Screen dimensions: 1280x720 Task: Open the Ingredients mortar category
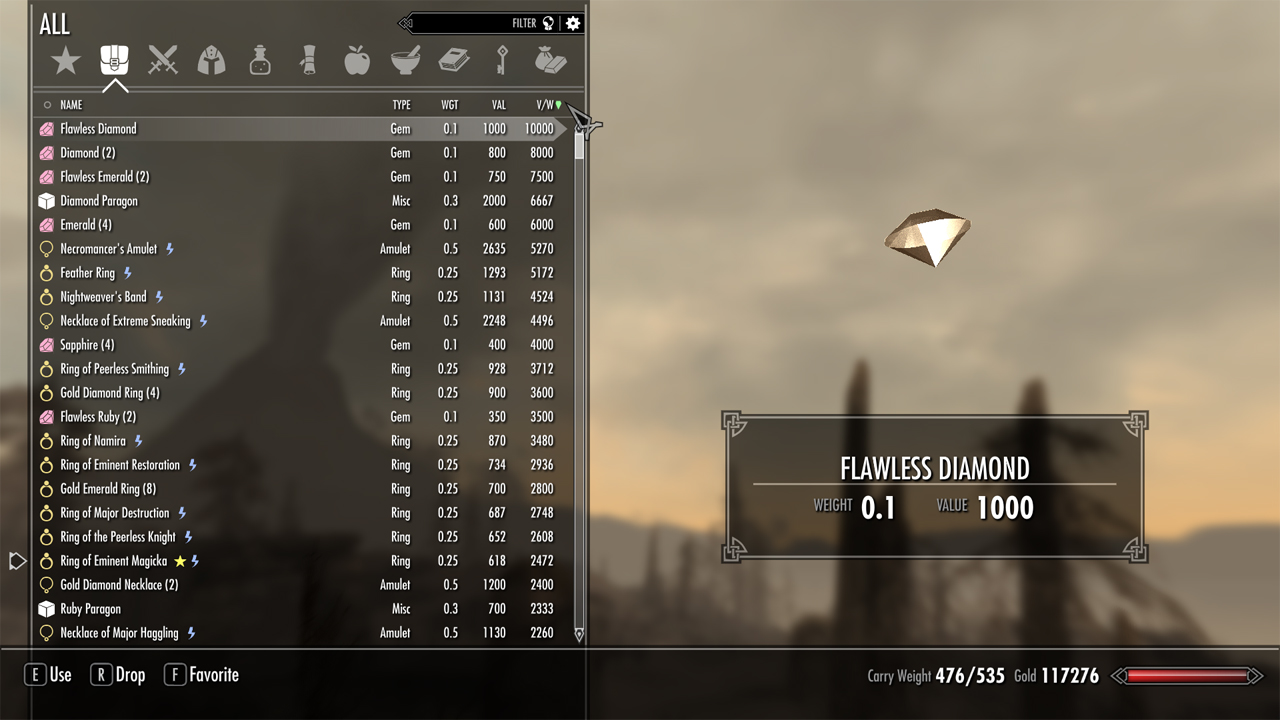(405, 61)
